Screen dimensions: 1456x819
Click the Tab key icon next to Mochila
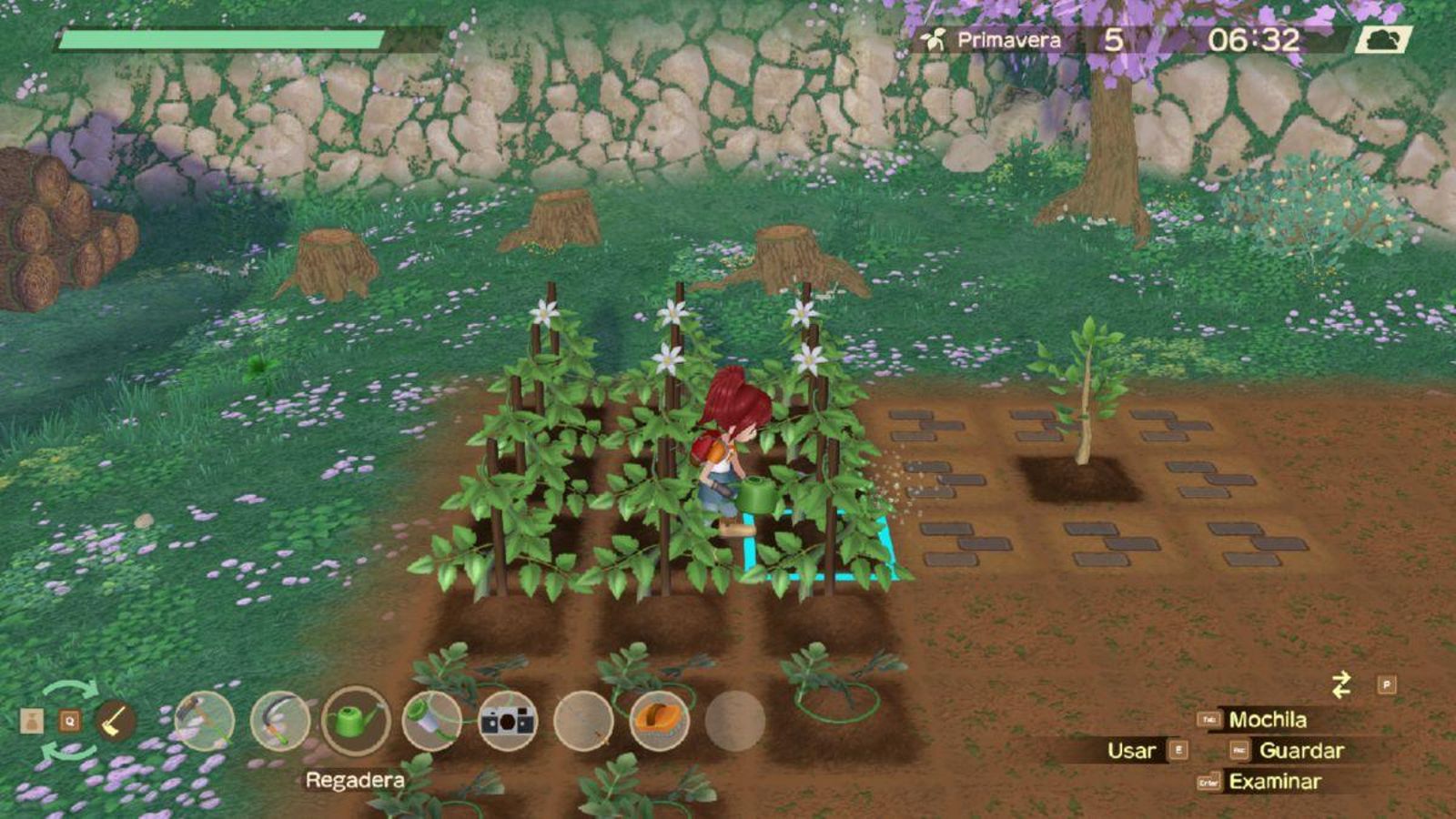pos(1208,720)
